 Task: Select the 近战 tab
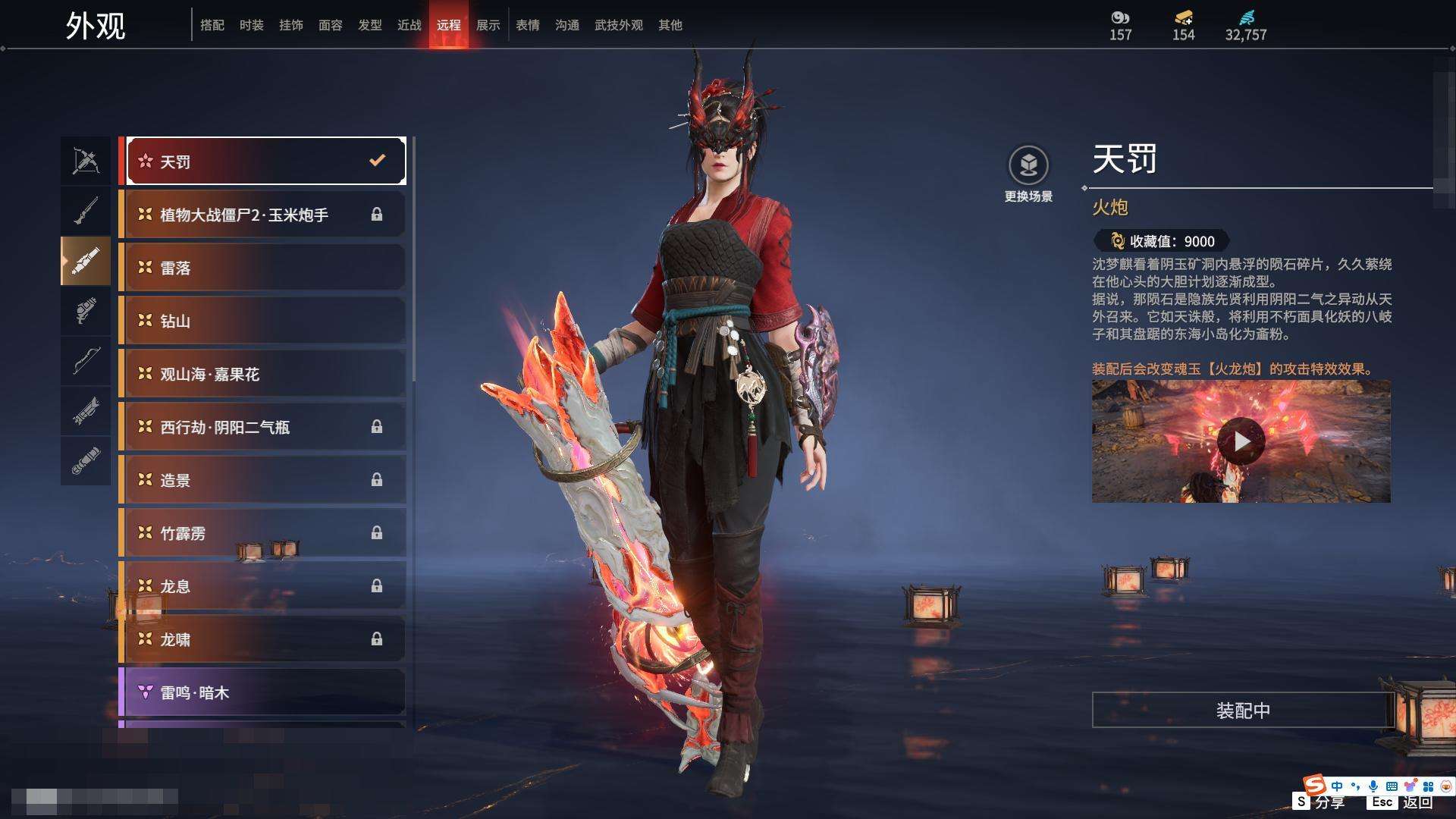tap(409, 25)
